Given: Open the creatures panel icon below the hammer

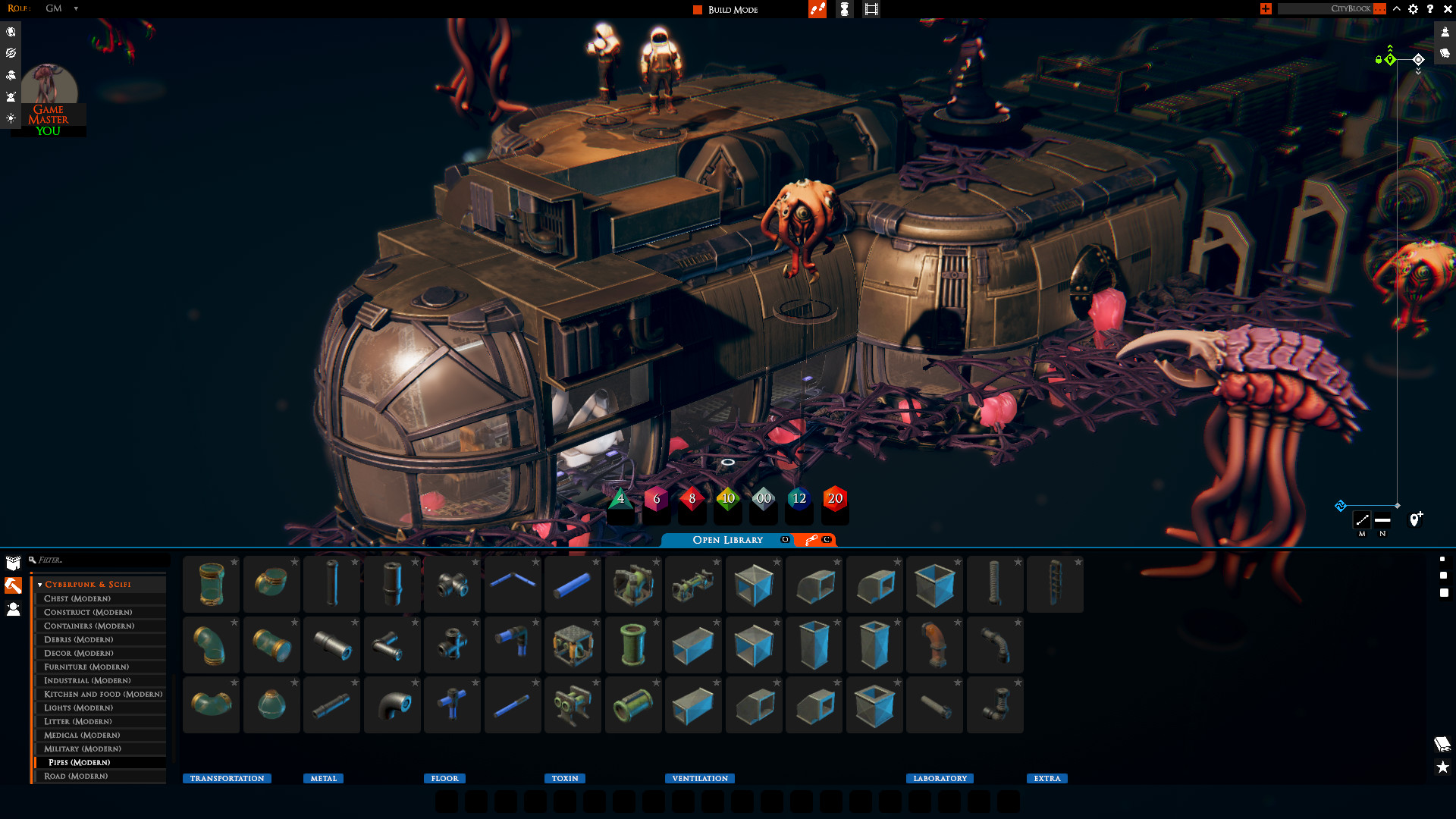Looking at the screenshot, I should (12, 607).
